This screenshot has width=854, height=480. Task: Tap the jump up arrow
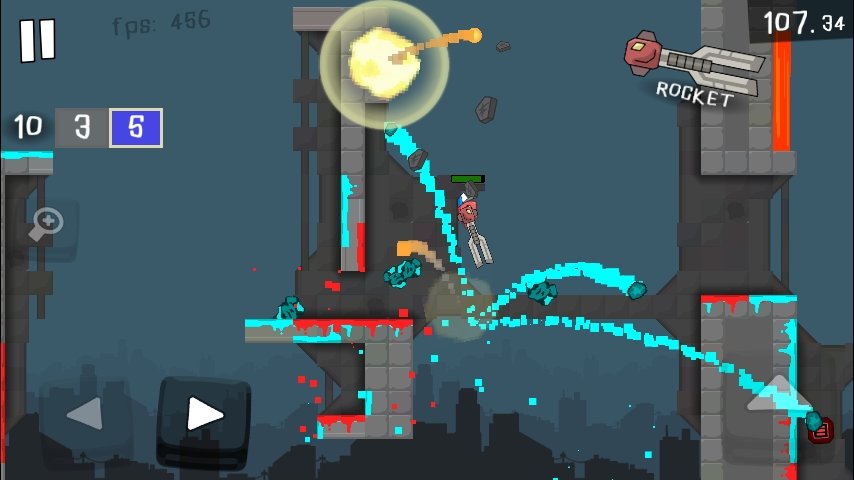tap(780, 395)
